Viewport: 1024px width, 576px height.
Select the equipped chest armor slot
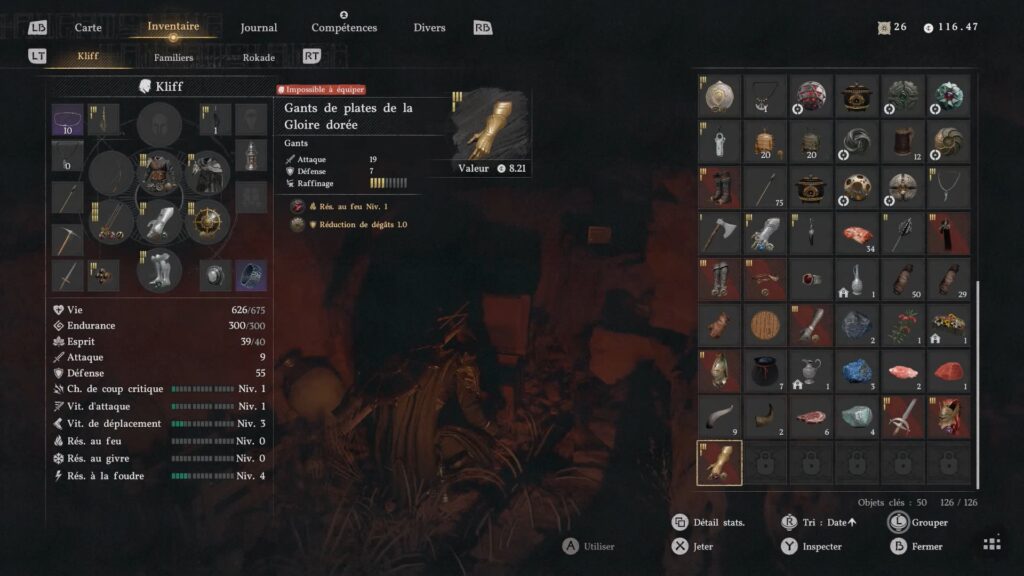pyautogui.click(x=159, y=173)
